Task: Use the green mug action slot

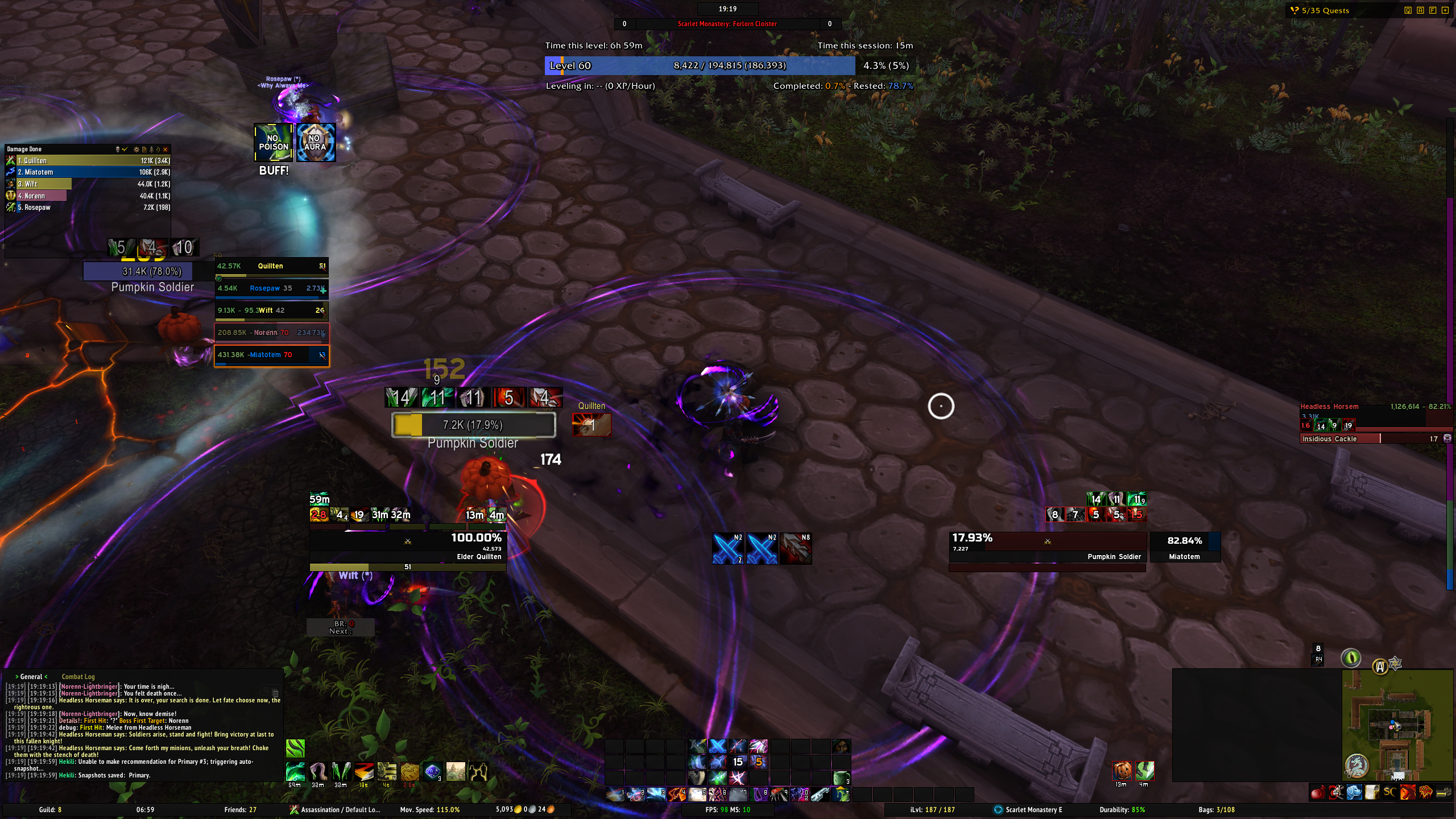Action: (x=841, y=777)
